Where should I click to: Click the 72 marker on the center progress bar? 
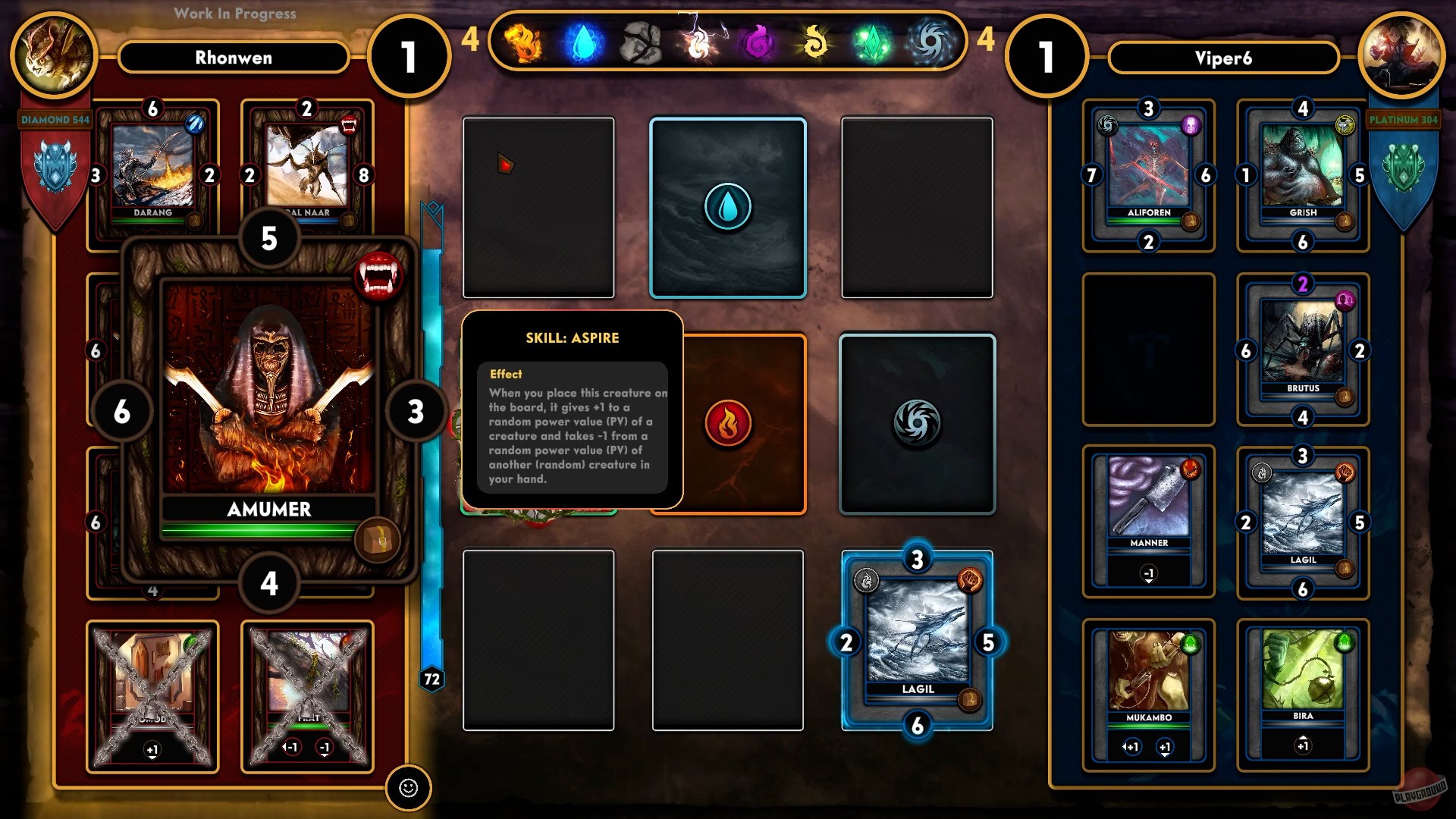click(x=431, y=680)
